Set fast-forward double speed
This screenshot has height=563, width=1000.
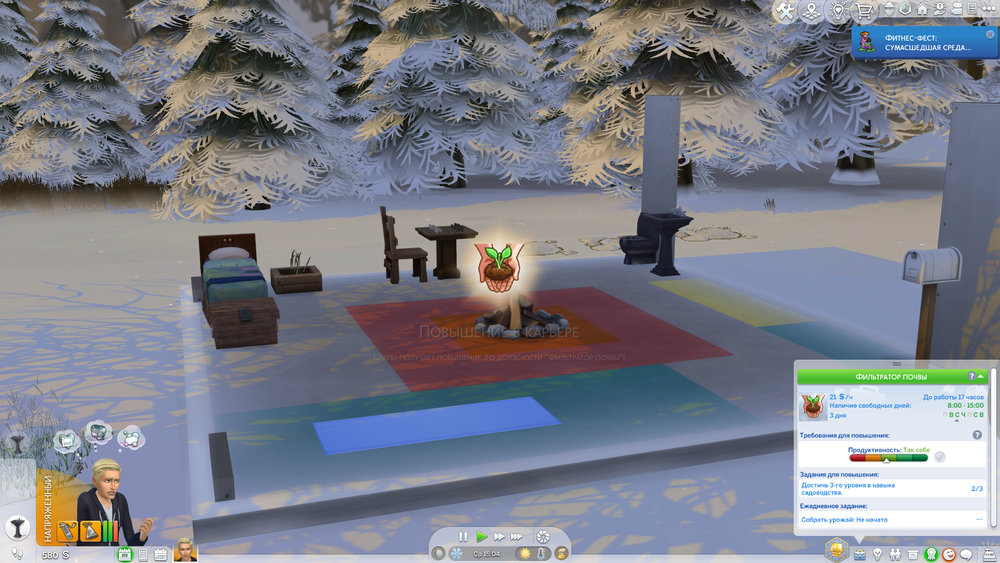coord(499,537)
